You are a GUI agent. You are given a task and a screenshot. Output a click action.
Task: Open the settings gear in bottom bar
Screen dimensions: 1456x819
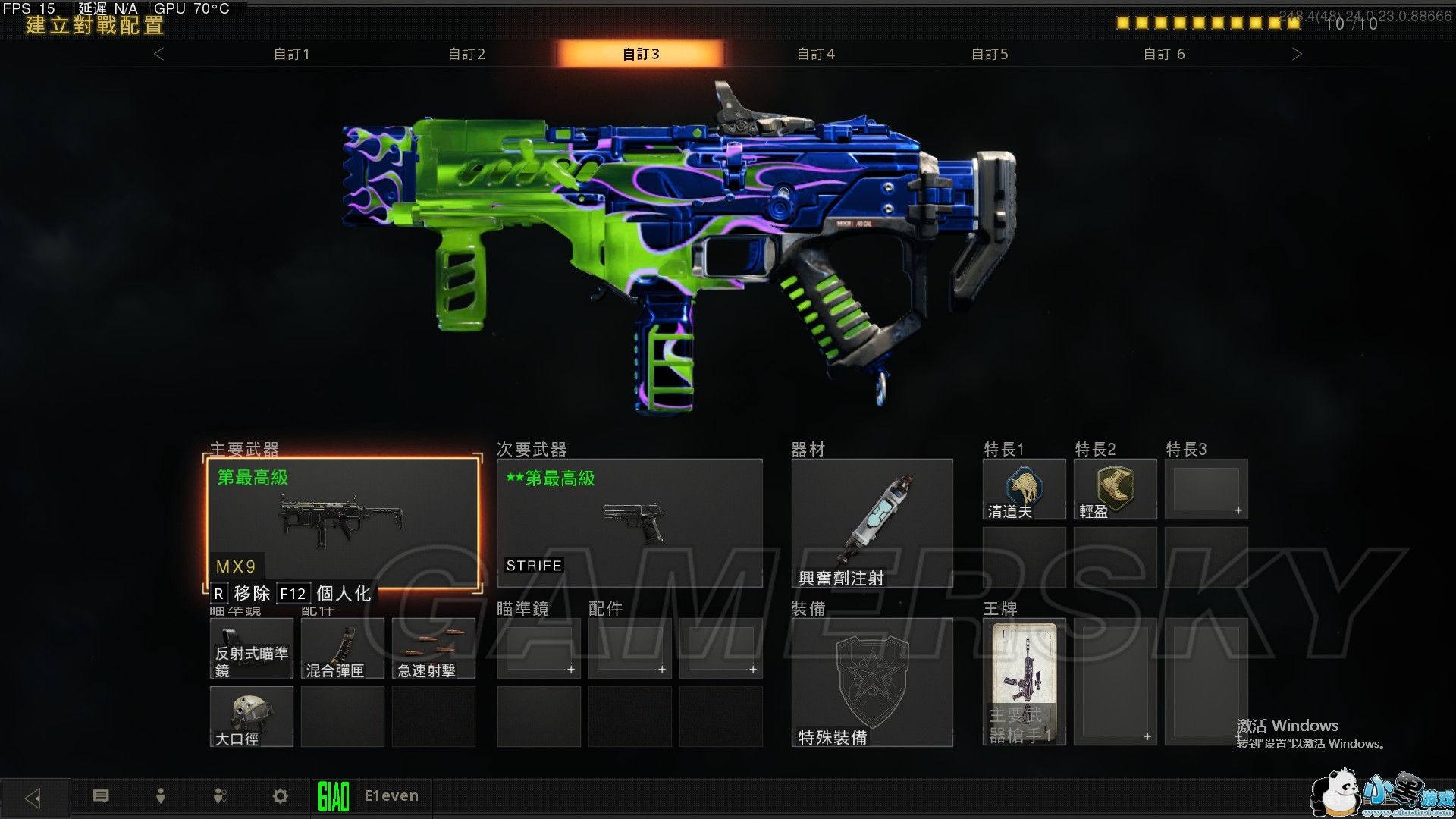tap(281, 796)
